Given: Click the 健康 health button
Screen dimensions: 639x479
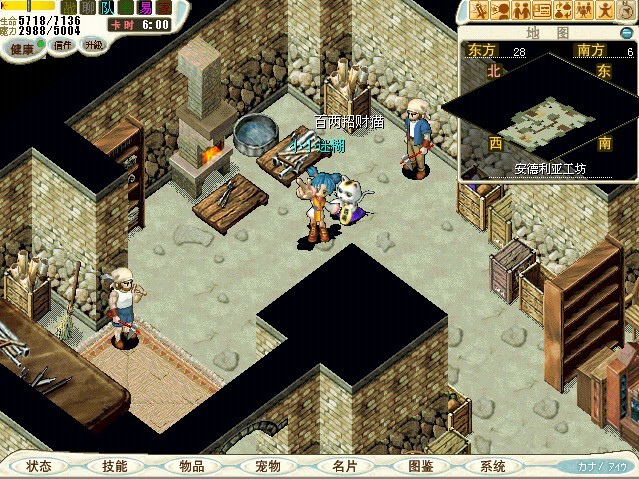Looking at the screenshot, I should point(22,46).
